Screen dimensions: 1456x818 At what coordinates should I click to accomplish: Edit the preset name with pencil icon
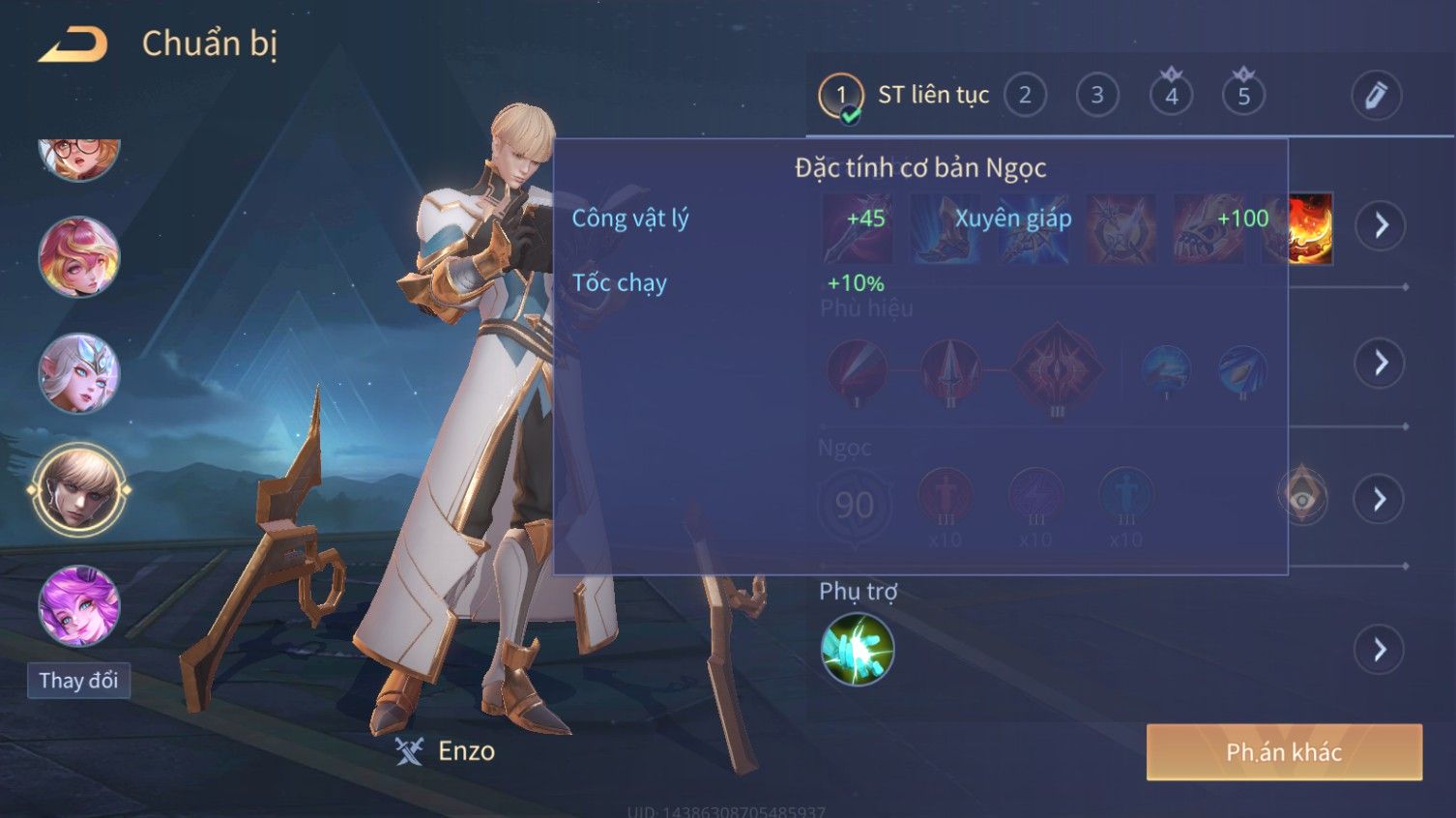(1376, 96)
